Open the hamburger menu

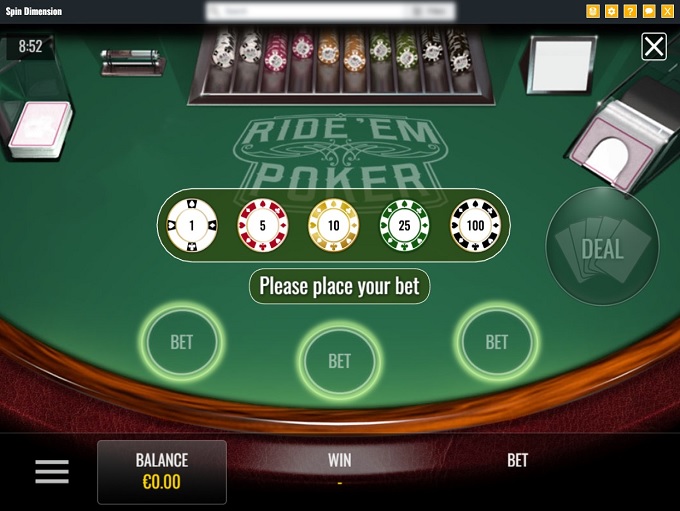pyautogui.click(x=52, y=472)
